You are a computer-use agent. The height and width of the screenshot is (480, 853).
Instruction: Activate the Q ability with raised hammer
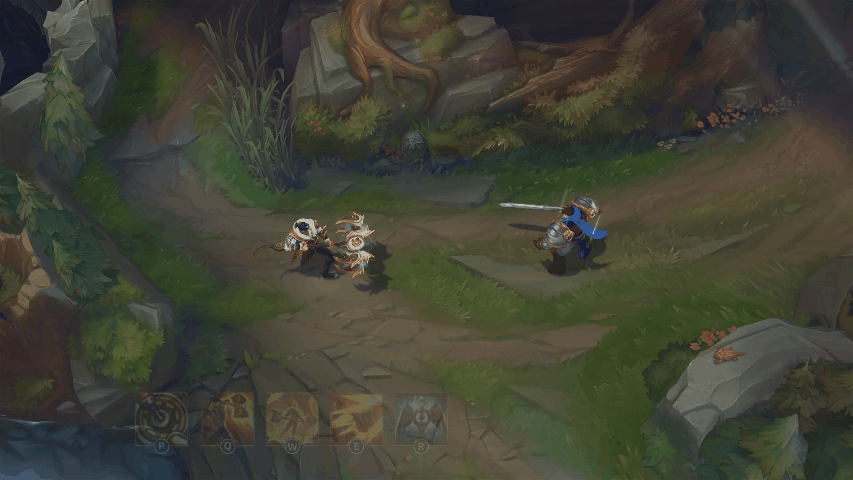click(228, 418)
